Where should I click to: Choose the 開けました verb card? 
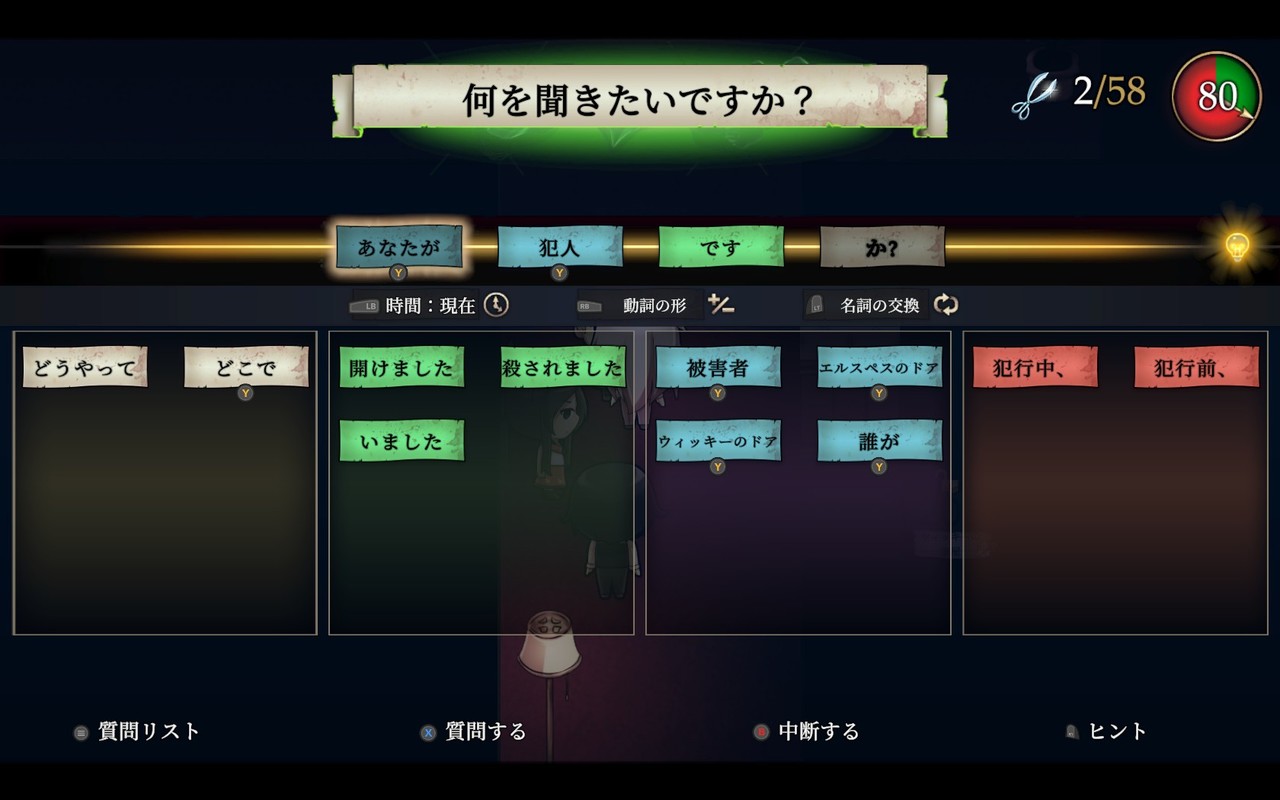point(401,367)
